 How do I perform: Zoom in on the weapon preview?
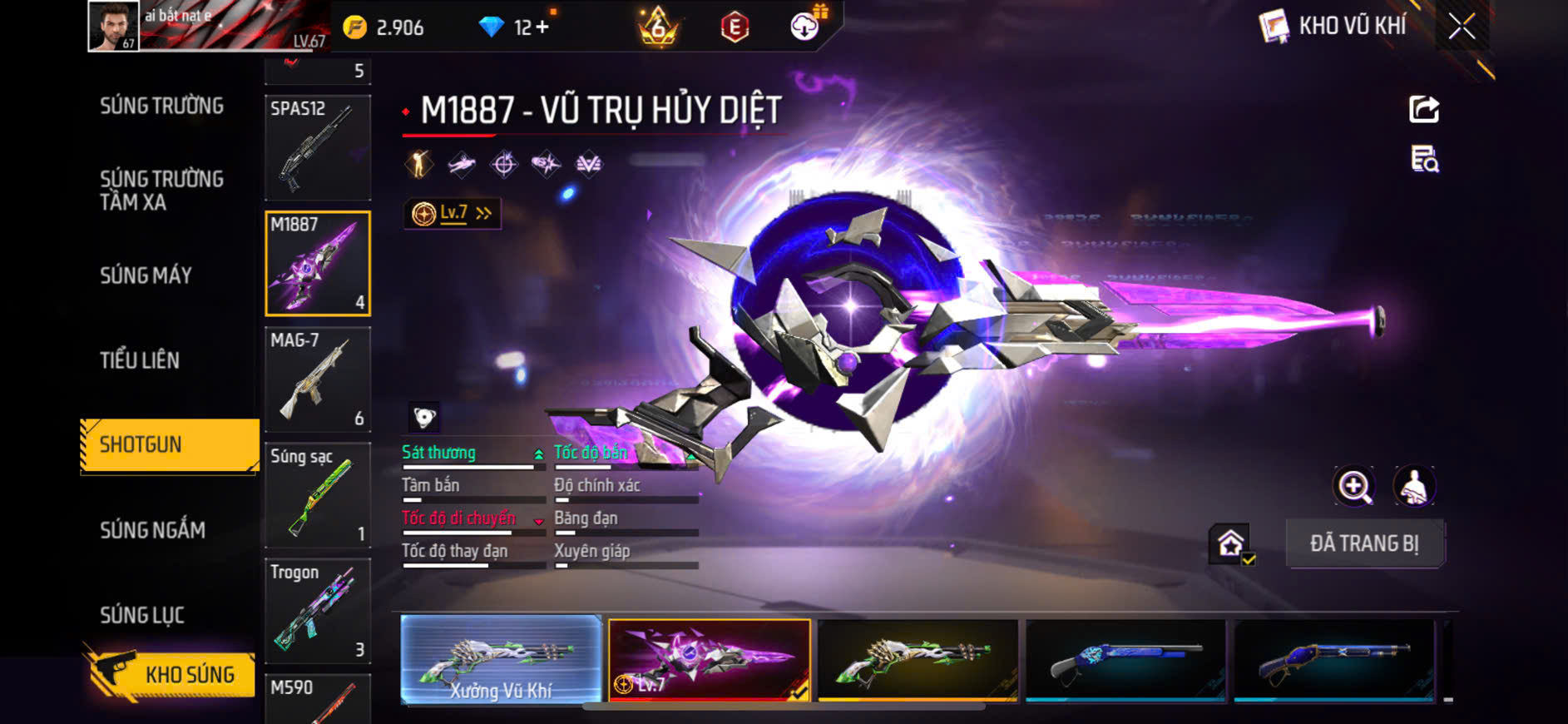click(x=1354, y=486)
